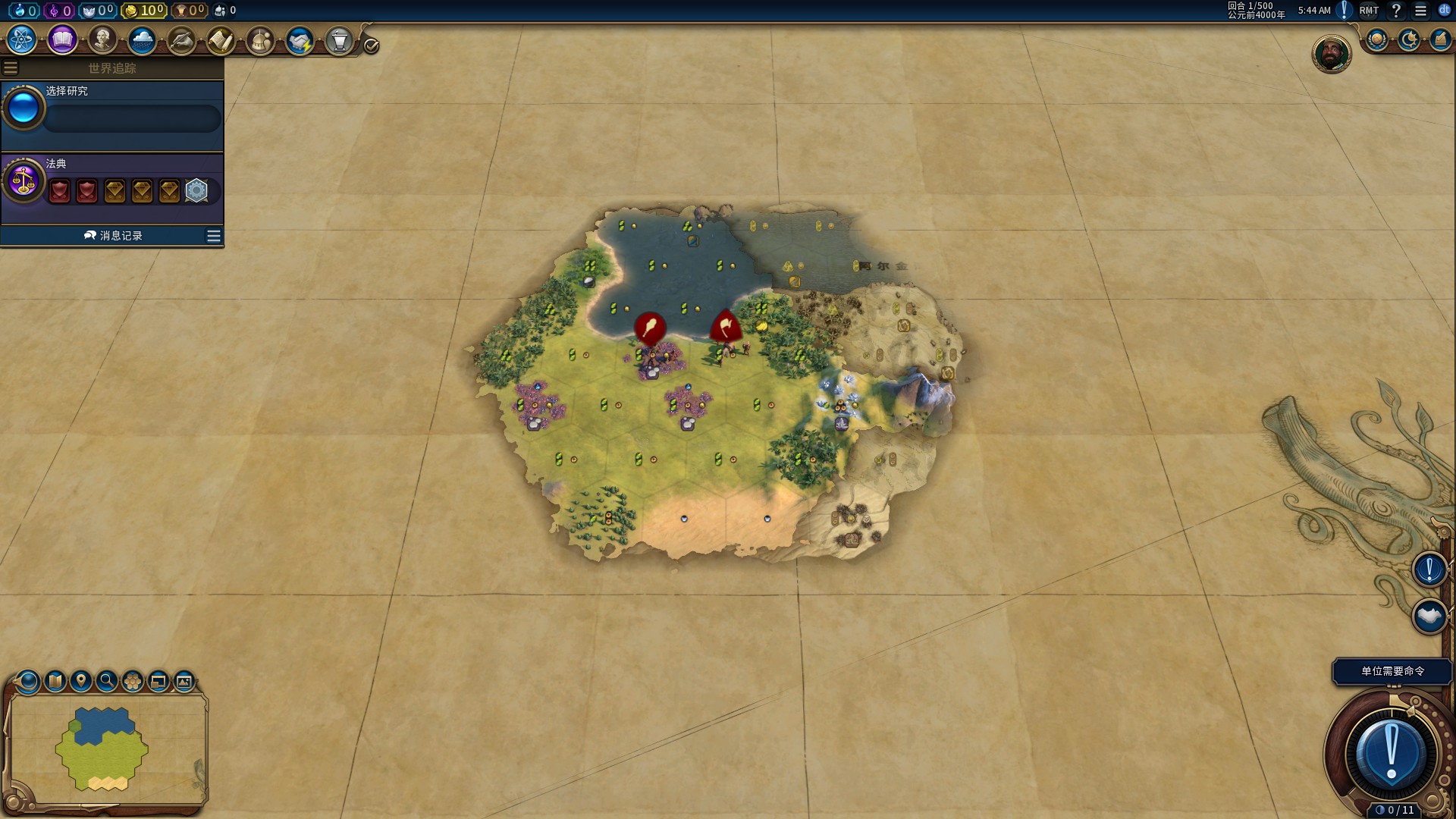The height and width of the screenshot is (819, 1456).
Task: Open the main game menu hamburger
Action: tap(1420, 11)
